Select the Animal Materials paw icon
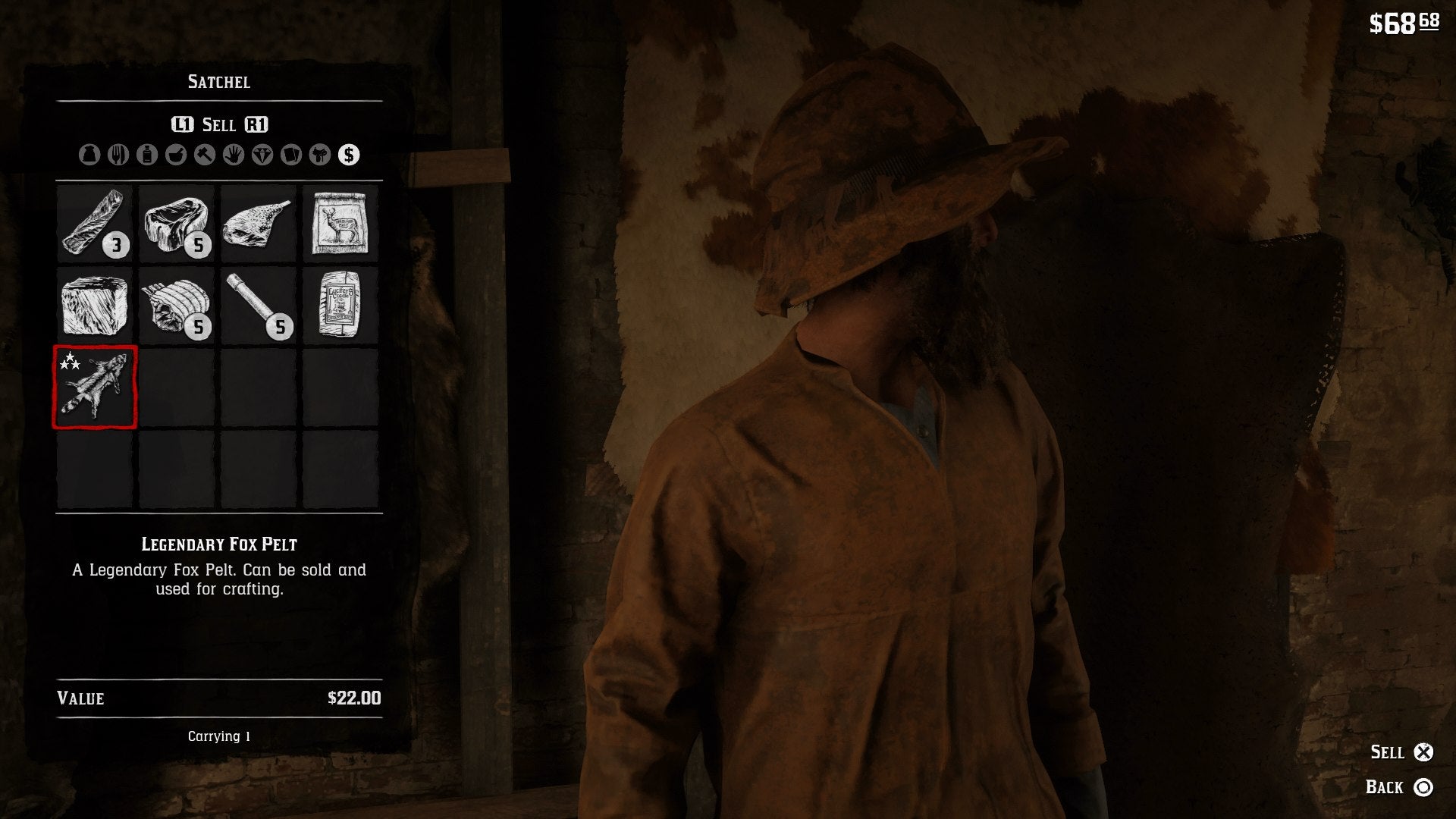Screen dimensions: 1456x819 pyautogui.click(x=232, y=155)
